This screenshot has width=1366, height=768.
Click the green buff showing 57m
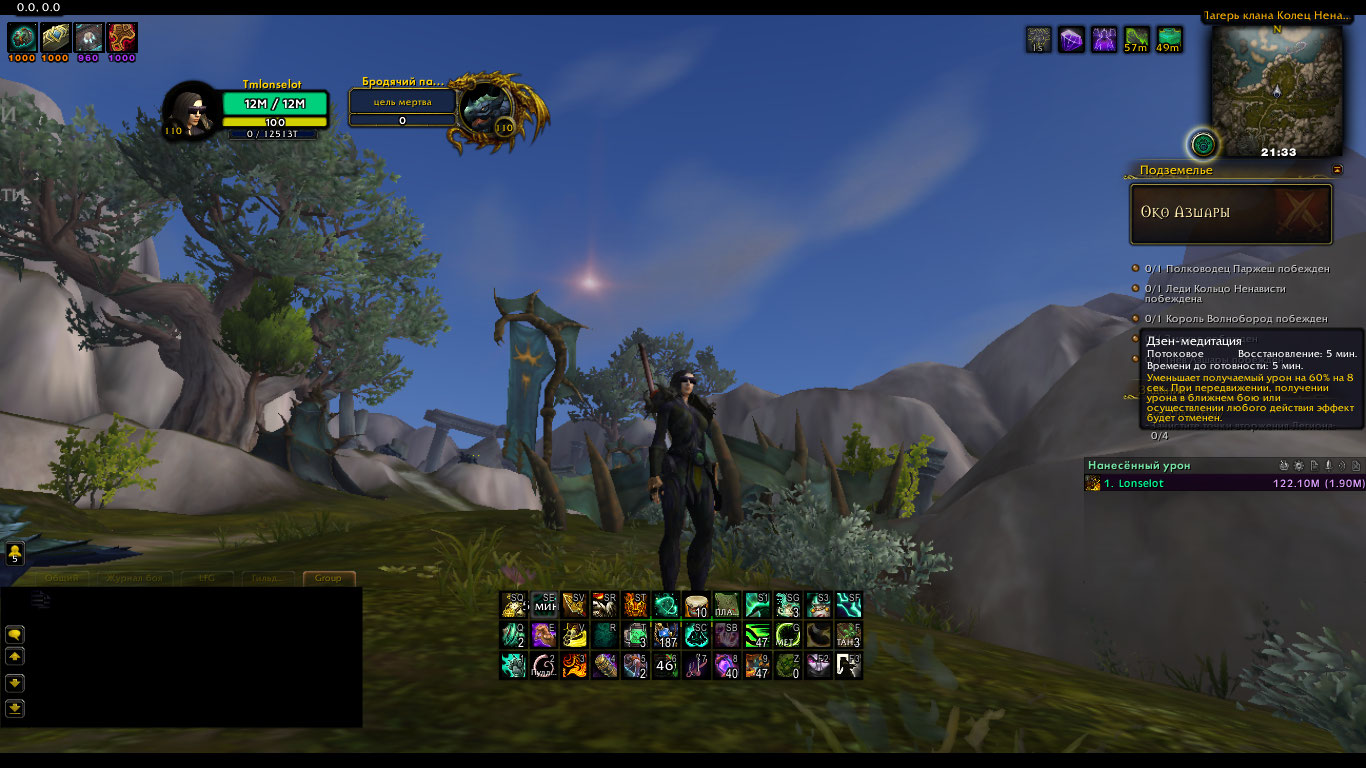click(x=1136, y=40)
